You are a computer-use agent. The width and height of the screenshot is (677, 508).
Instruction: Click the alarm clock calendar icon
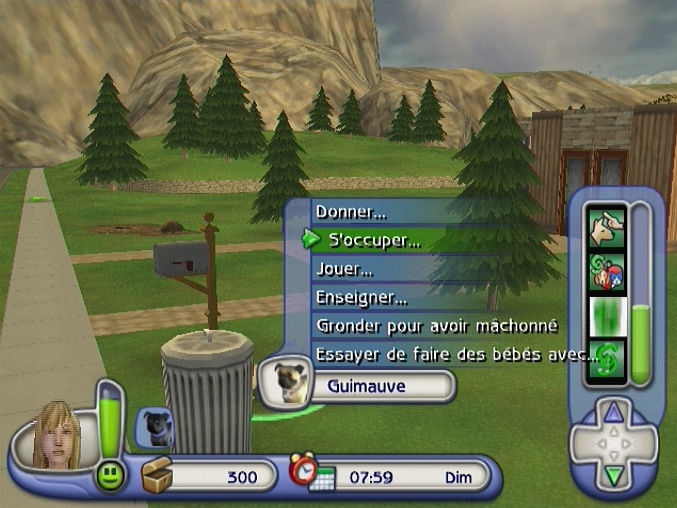coord(310,474)
